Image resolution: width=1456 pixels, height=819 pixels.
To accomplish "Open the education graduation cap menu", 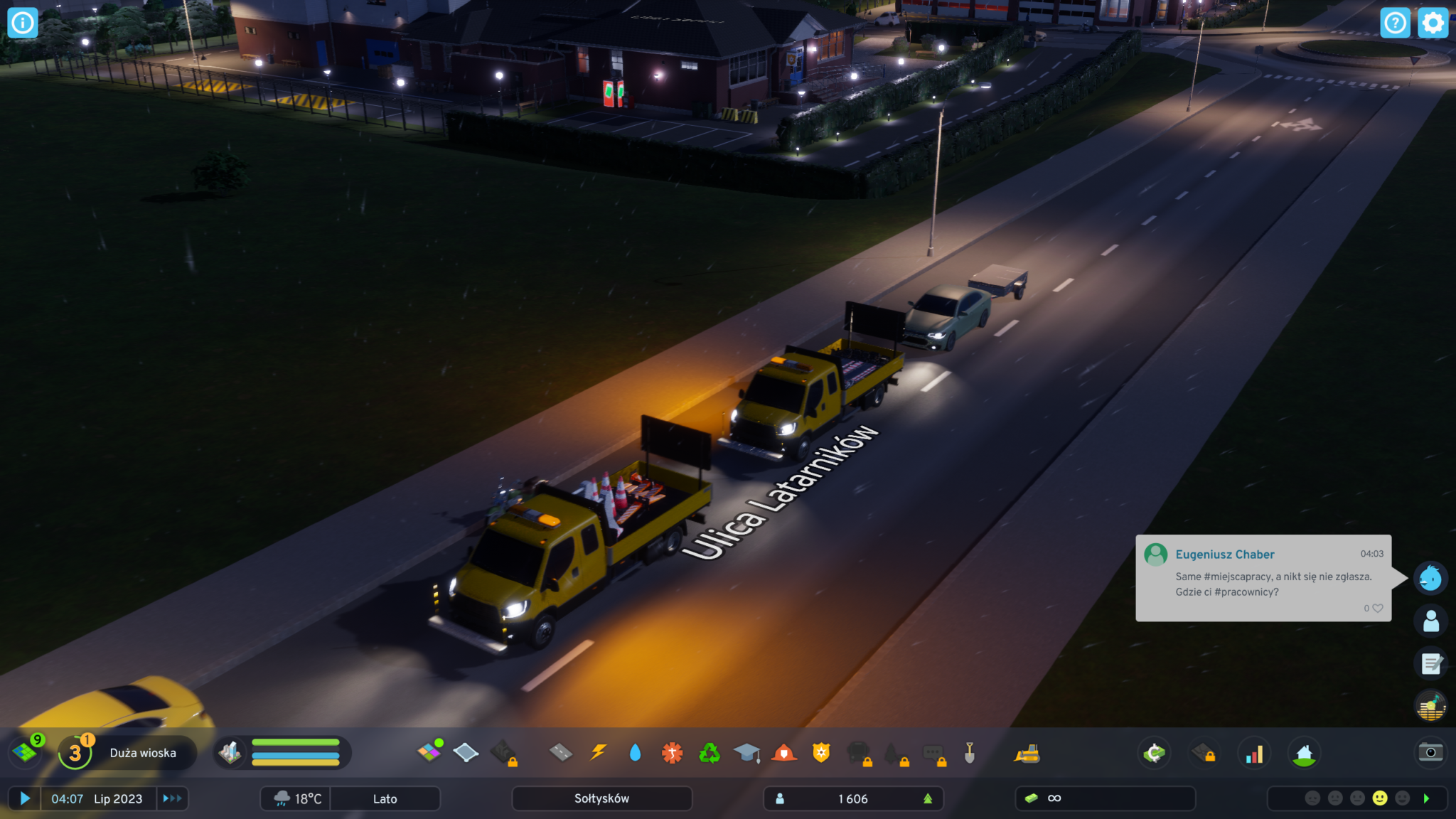I will coord(746,752).
